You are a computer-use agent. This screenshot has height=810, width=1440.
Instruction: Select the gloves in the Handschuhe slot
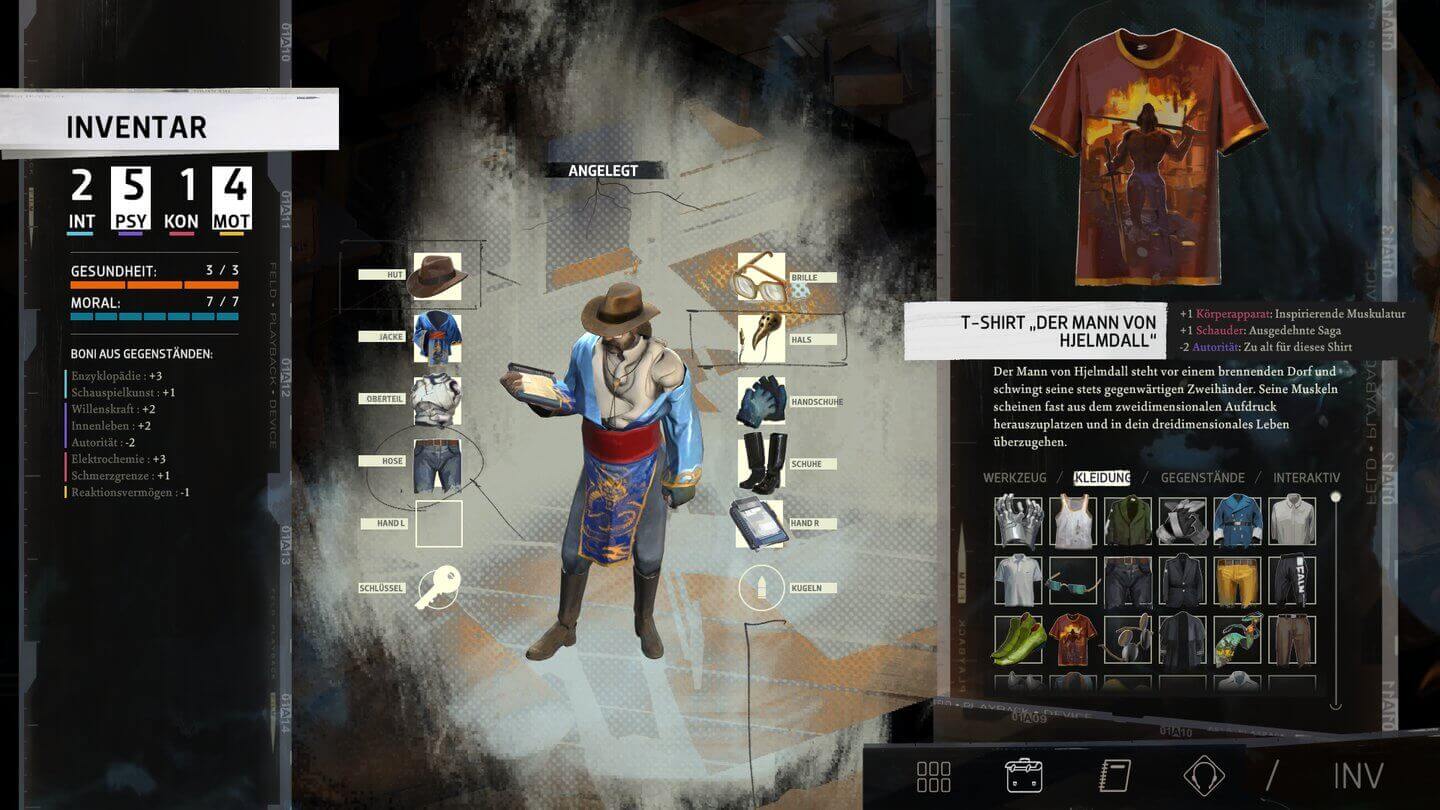[760, 400]
